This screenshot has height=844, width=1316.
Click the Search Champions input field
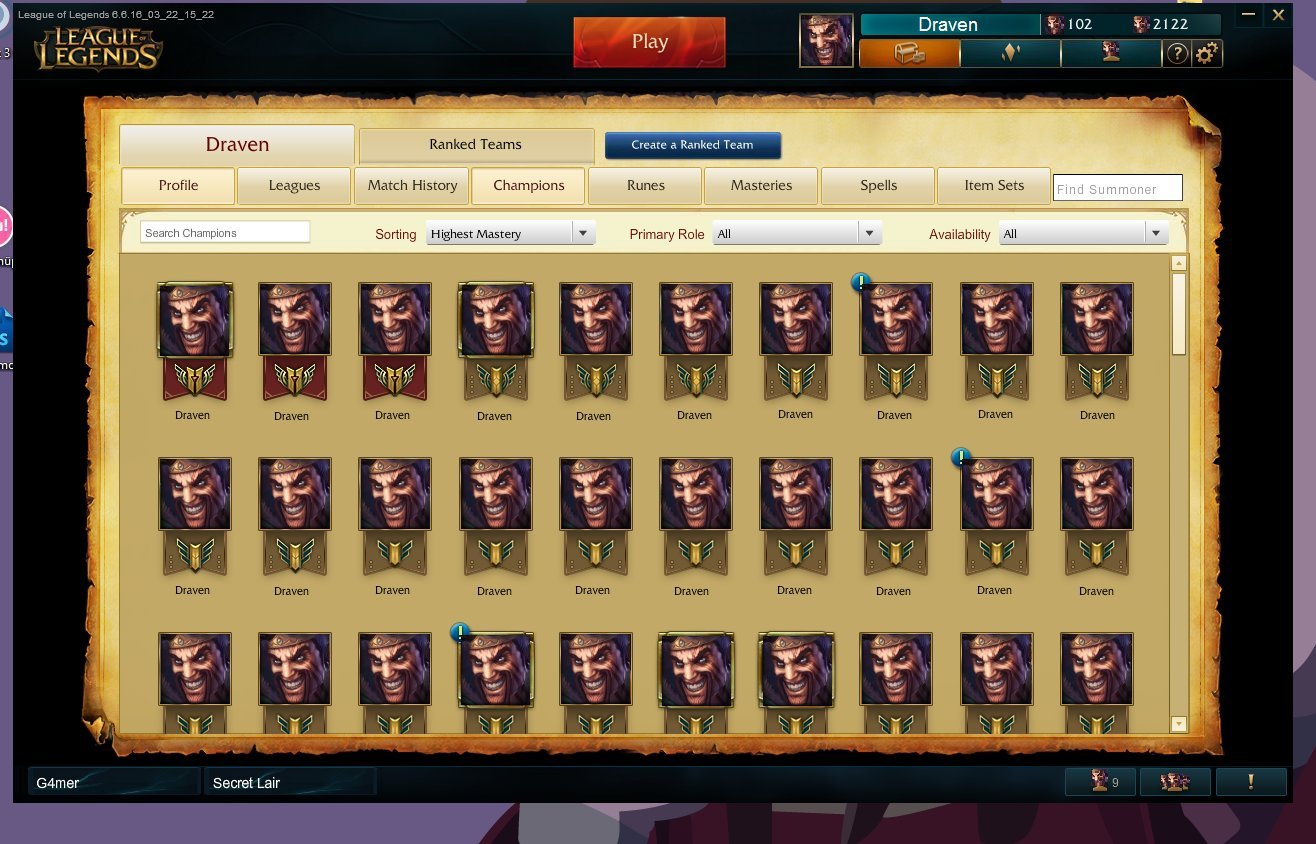[x=224, y=232]
